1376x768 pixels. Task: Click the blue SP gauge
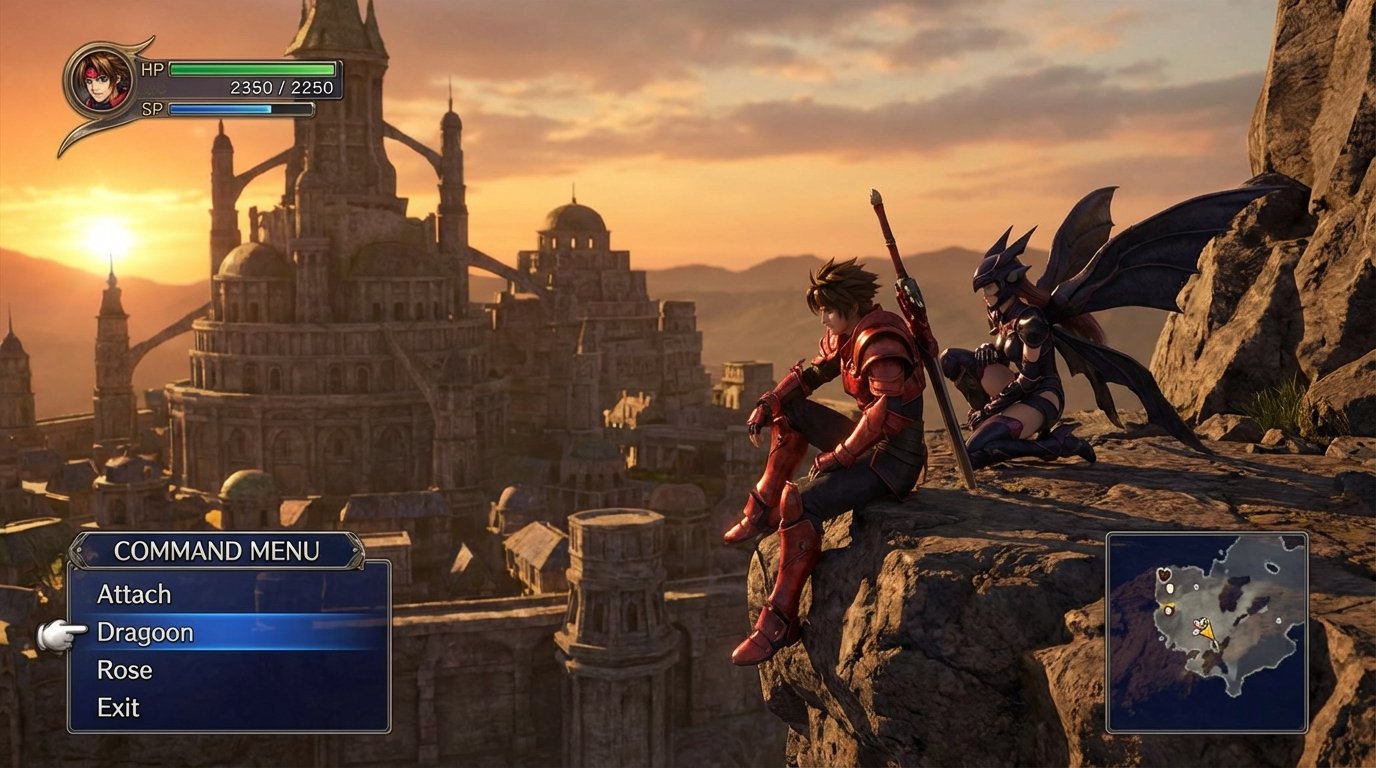pos(240,108)
